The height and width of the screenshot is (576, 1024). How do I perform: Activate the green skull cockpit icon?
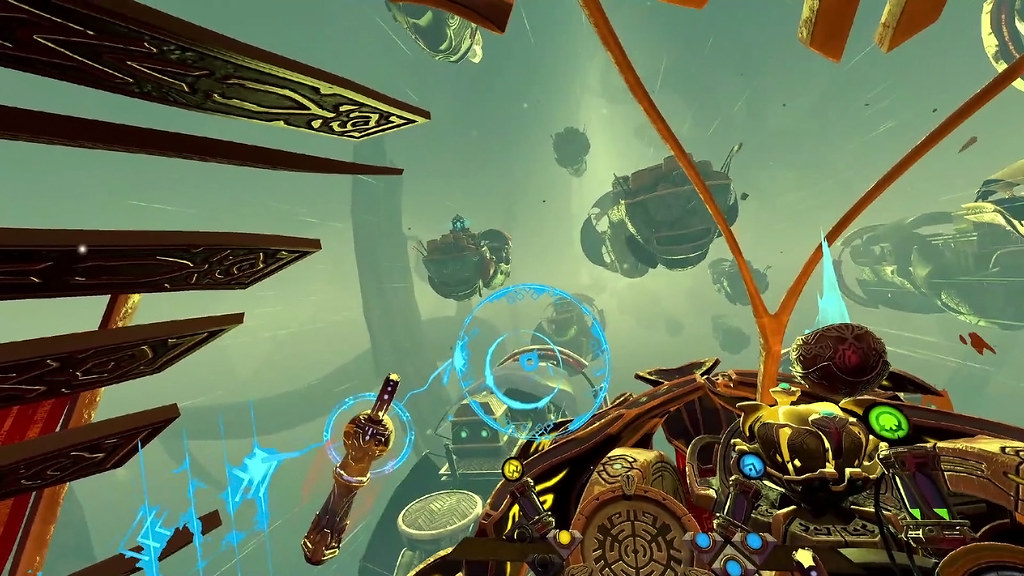click(884, 422)
